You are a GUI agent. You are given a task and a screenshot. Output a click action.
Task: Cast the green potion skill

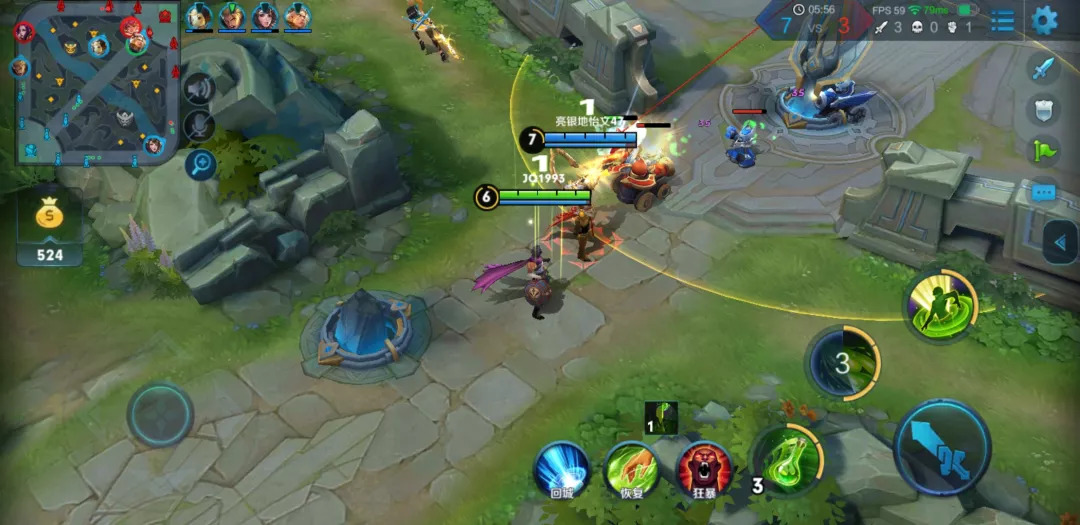pyautogui.click(x=787, y=460)
